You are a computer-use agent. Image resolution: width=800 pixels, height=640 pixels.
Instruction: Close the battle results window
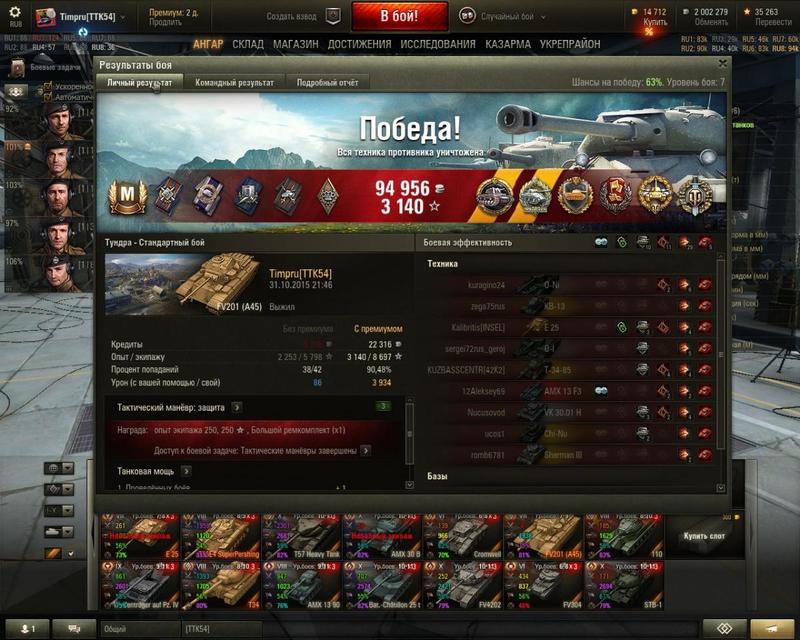click(723, 63)
